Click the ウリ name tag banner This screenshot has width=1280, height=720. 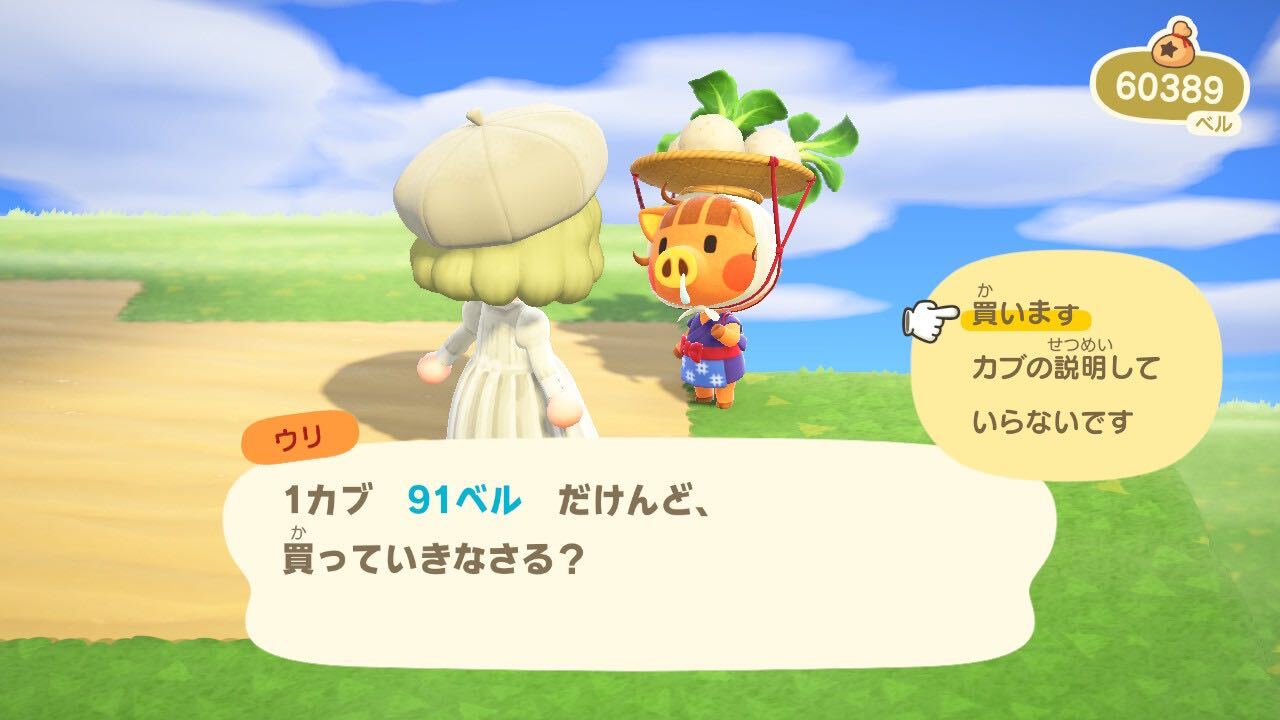(300, 434)
